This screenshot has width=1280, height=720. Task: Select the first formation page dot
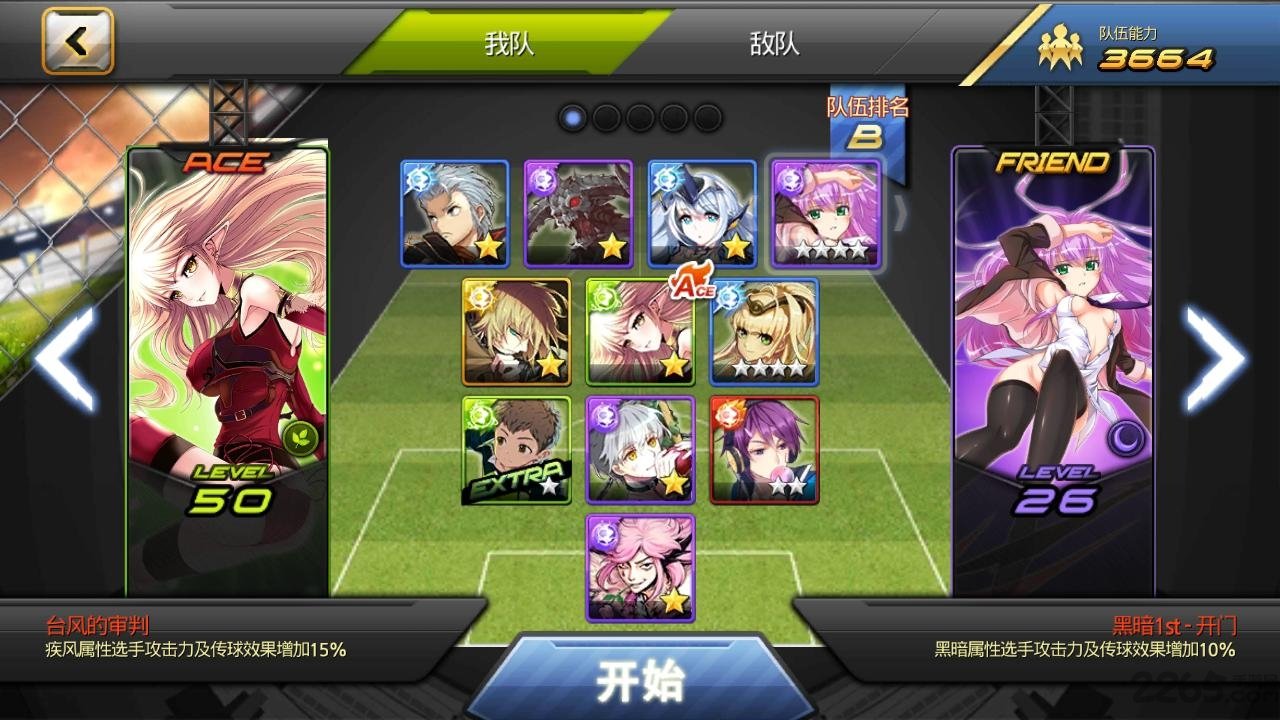click(573, 118)
